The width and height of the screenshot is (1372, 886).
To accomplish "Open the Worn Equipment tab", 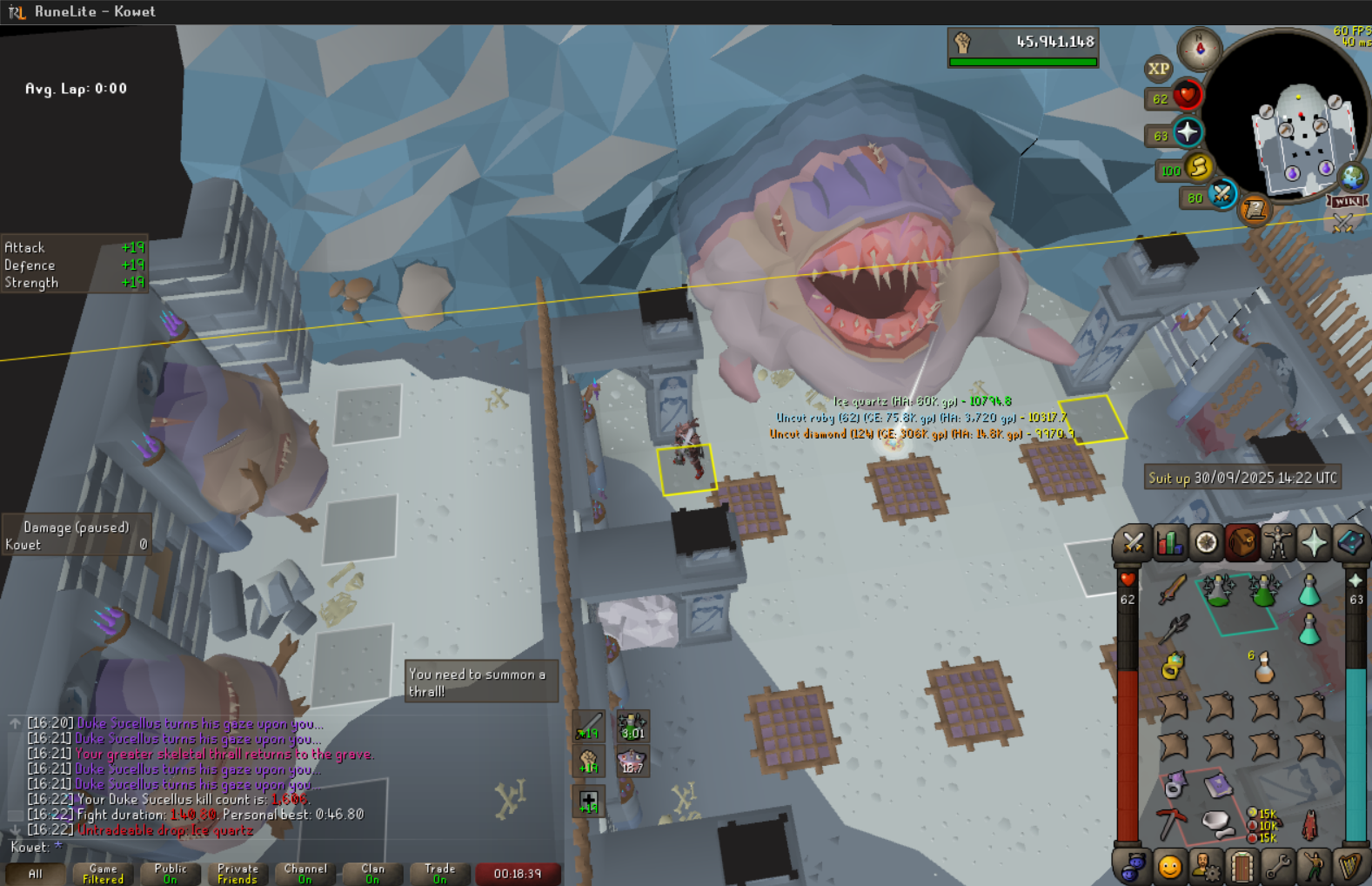I will 1277,543.
